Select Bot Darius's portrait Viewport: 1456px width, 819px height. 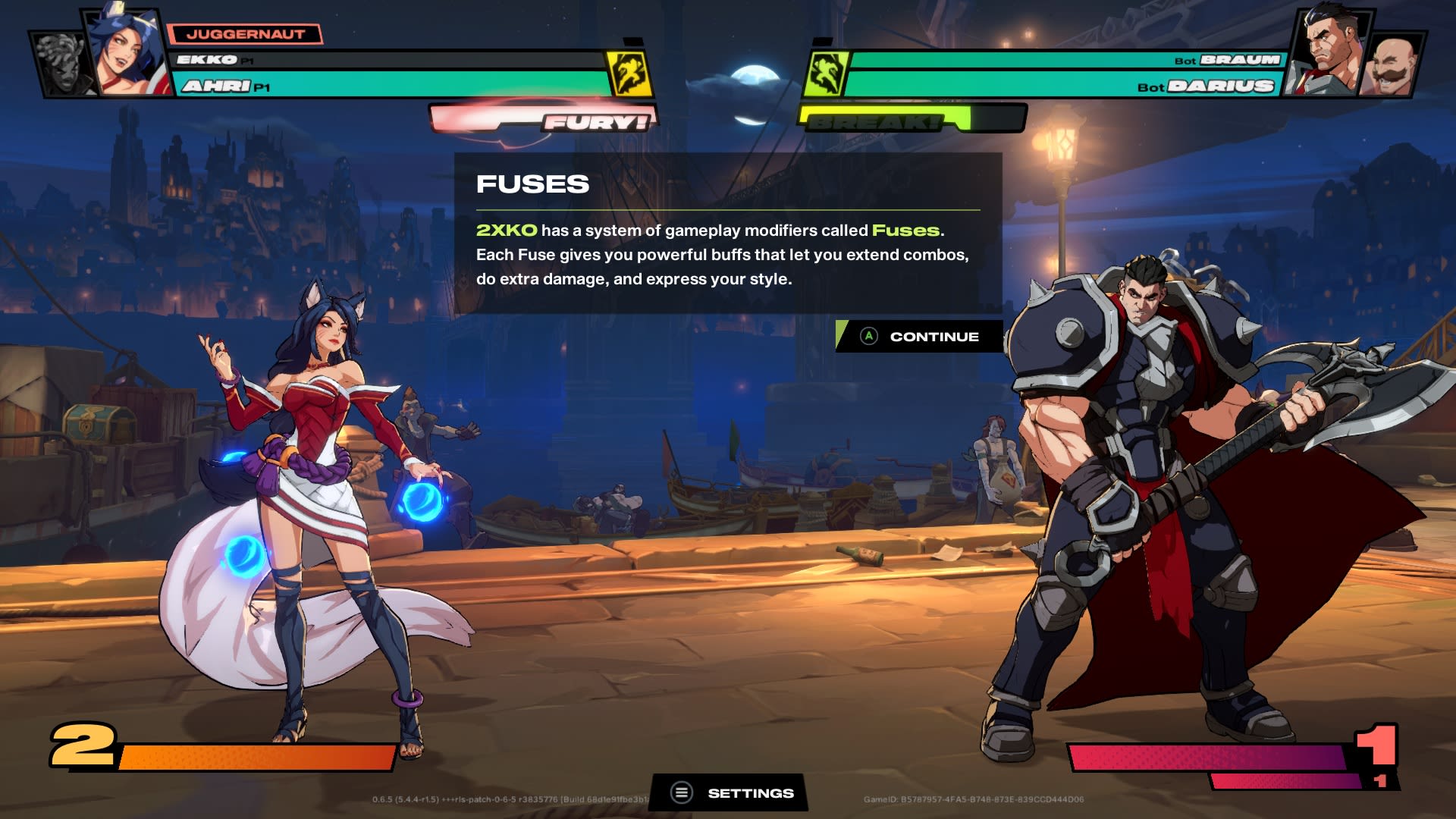coord(1331,49)
